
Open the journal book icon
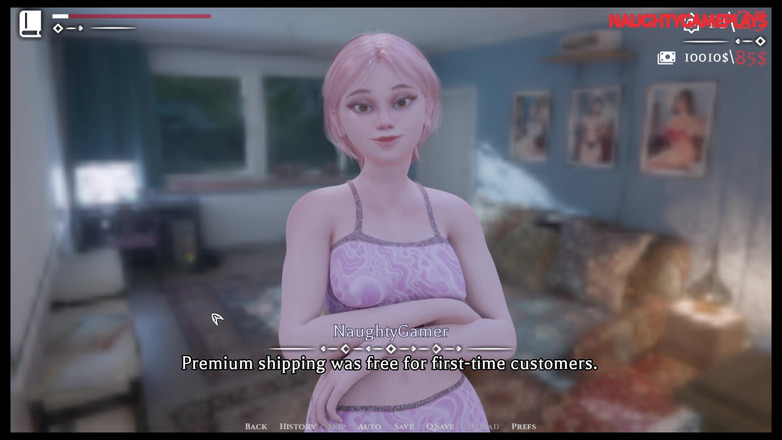click(30, 23)
